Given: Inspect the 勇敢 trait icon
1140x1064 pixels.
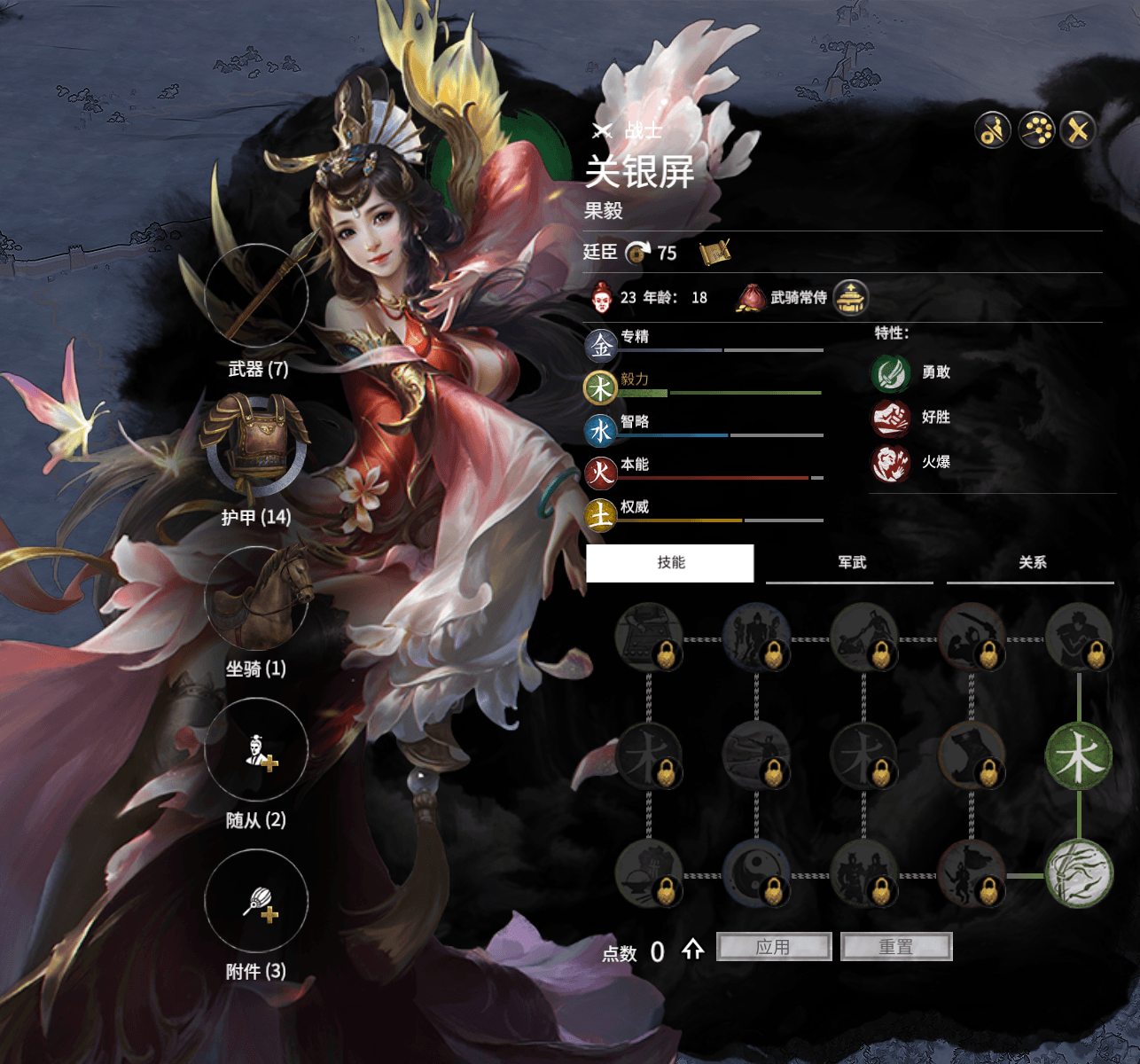Looking at the screenshot, I should [x=890, y=372].
